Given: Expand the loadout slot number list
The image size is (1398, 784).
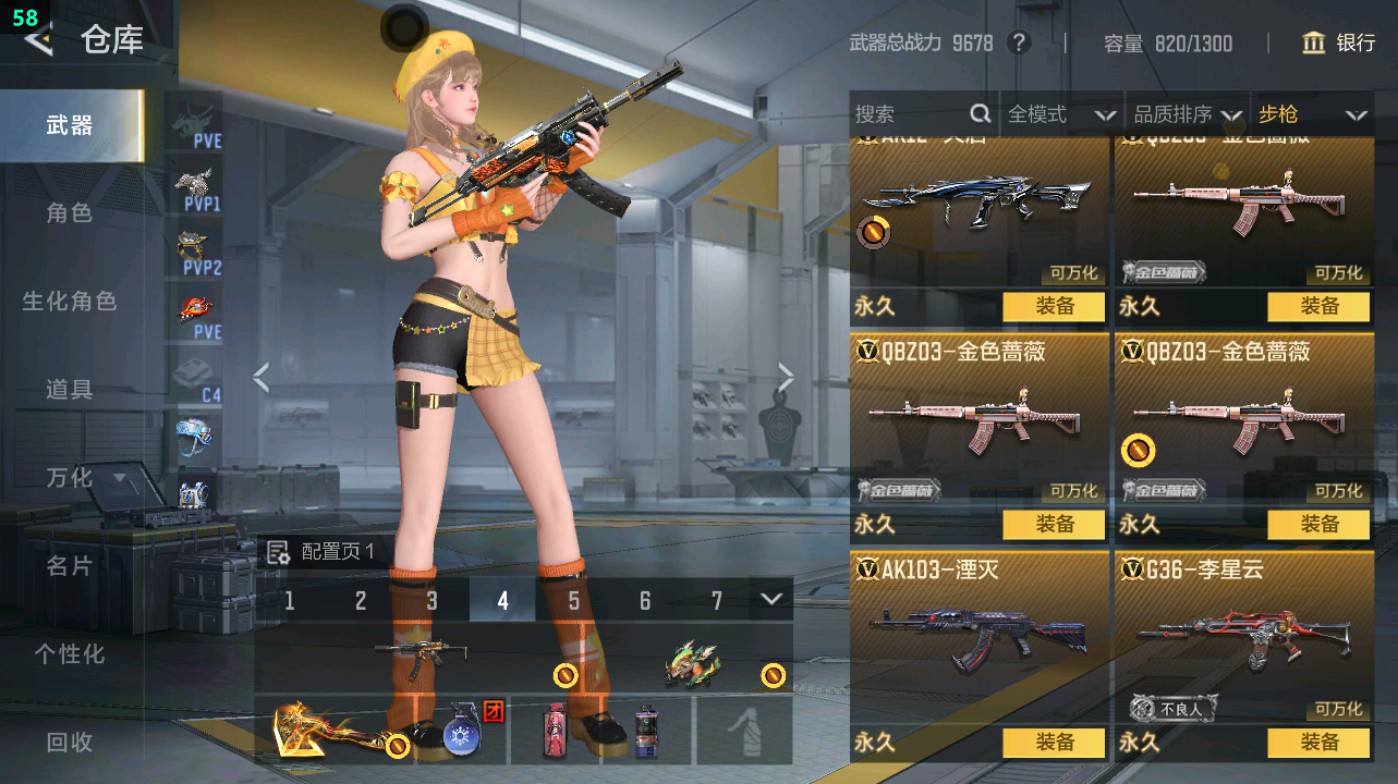Looking at the screenshot, I should click(x=770, y=599).
